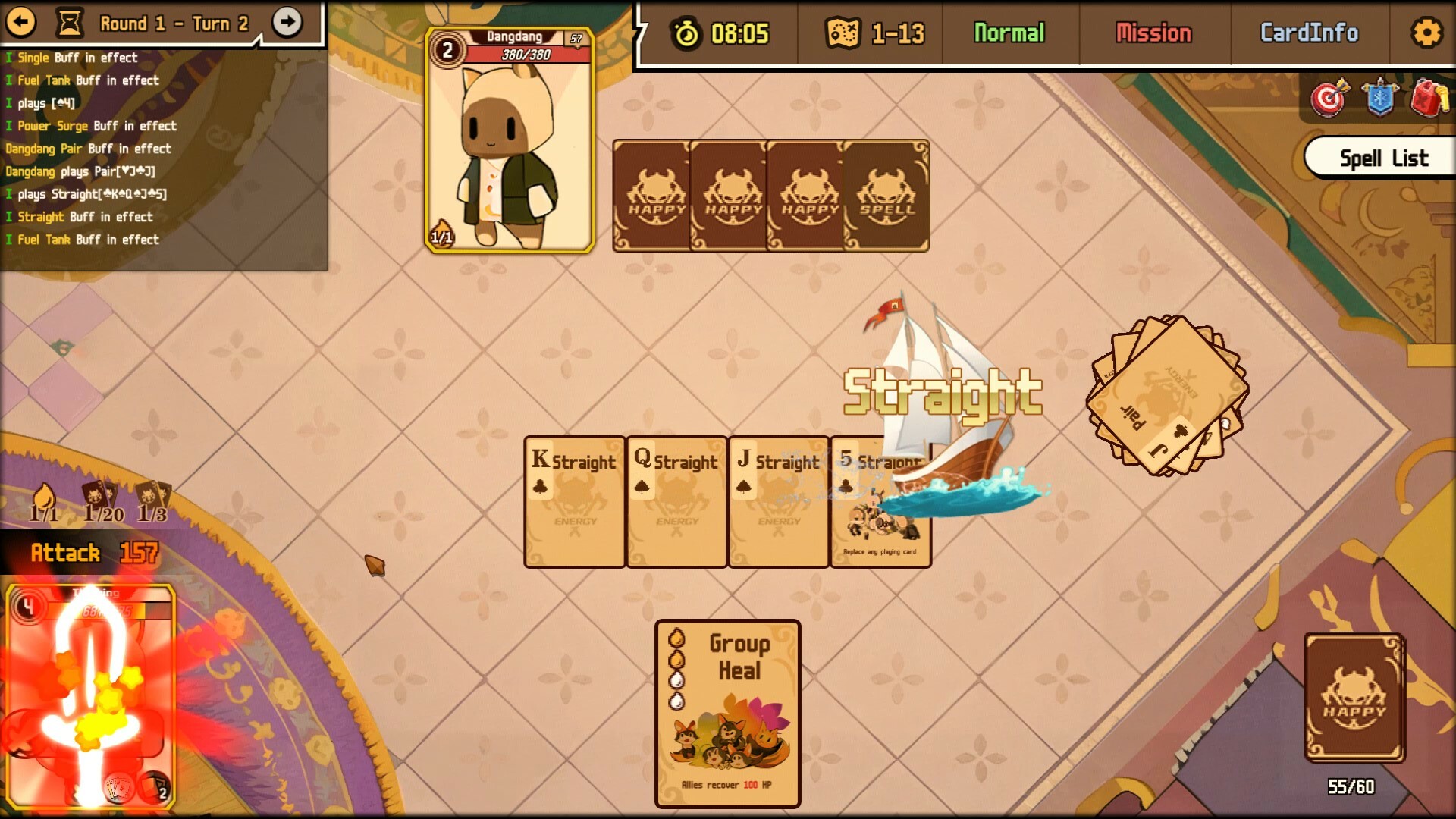Screen dimensions: 1456x819
Task: Select the Dangdang character portrait
Action: [510, 139]
